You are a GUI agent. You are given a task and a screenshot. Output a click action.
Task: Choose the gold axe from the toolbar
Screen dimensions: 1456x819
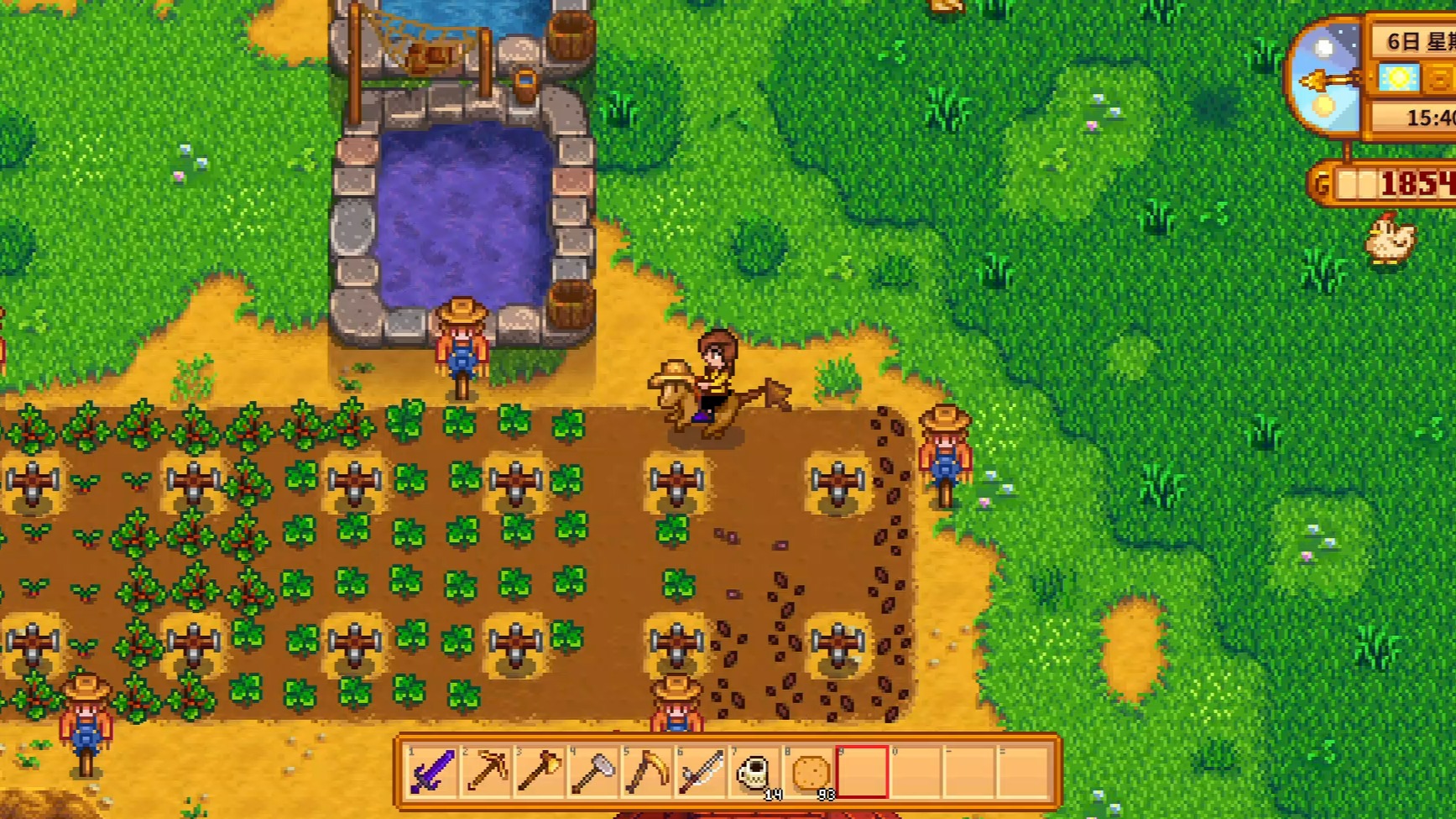pos(540,771)
